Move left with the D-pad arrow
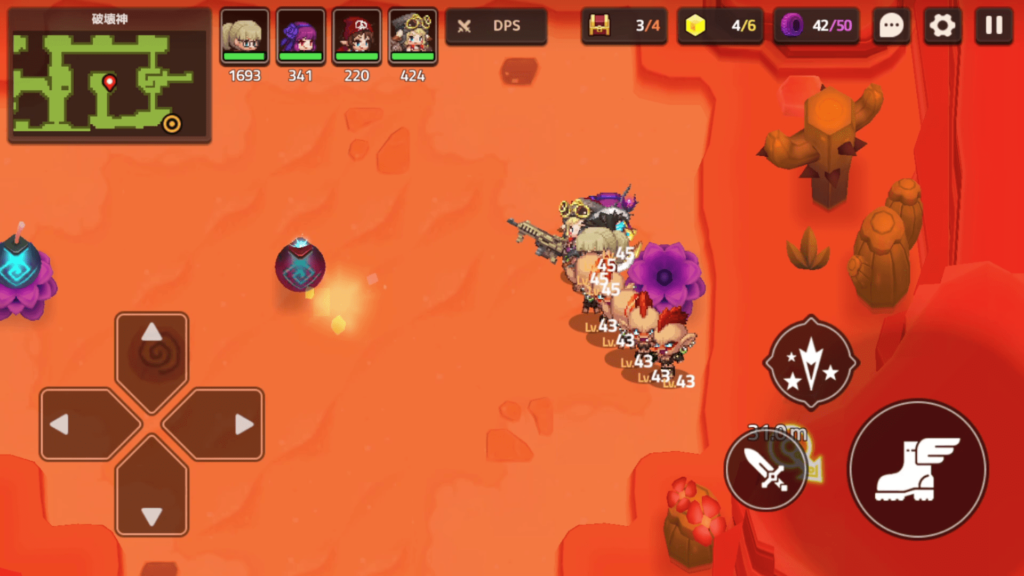1024x576 pixels. pos(82,424)
